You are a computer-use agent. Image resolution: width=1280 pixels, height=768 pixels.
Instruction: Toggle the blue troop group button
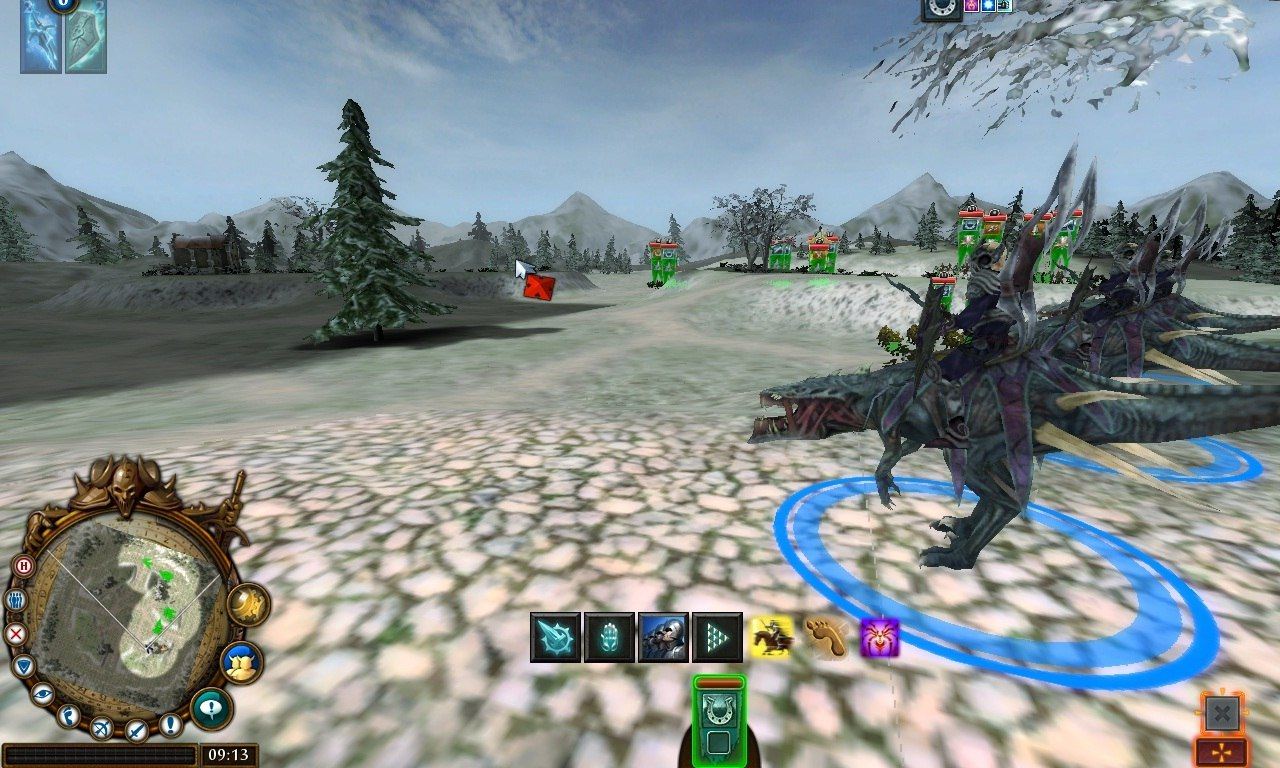(x=14, y=600)
